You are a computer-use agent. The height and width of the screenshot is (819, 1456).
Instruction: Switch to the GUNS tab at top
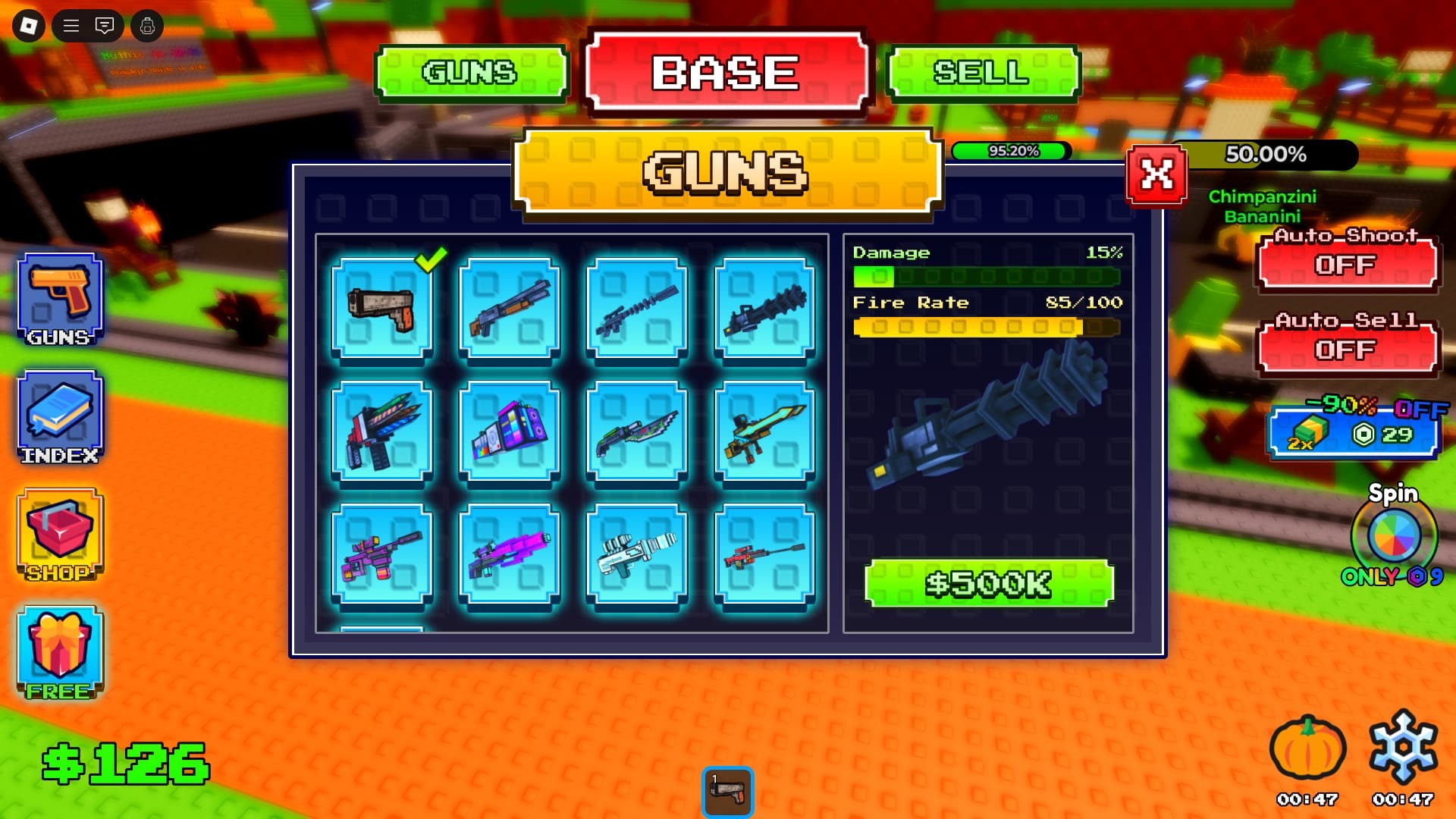471,73
